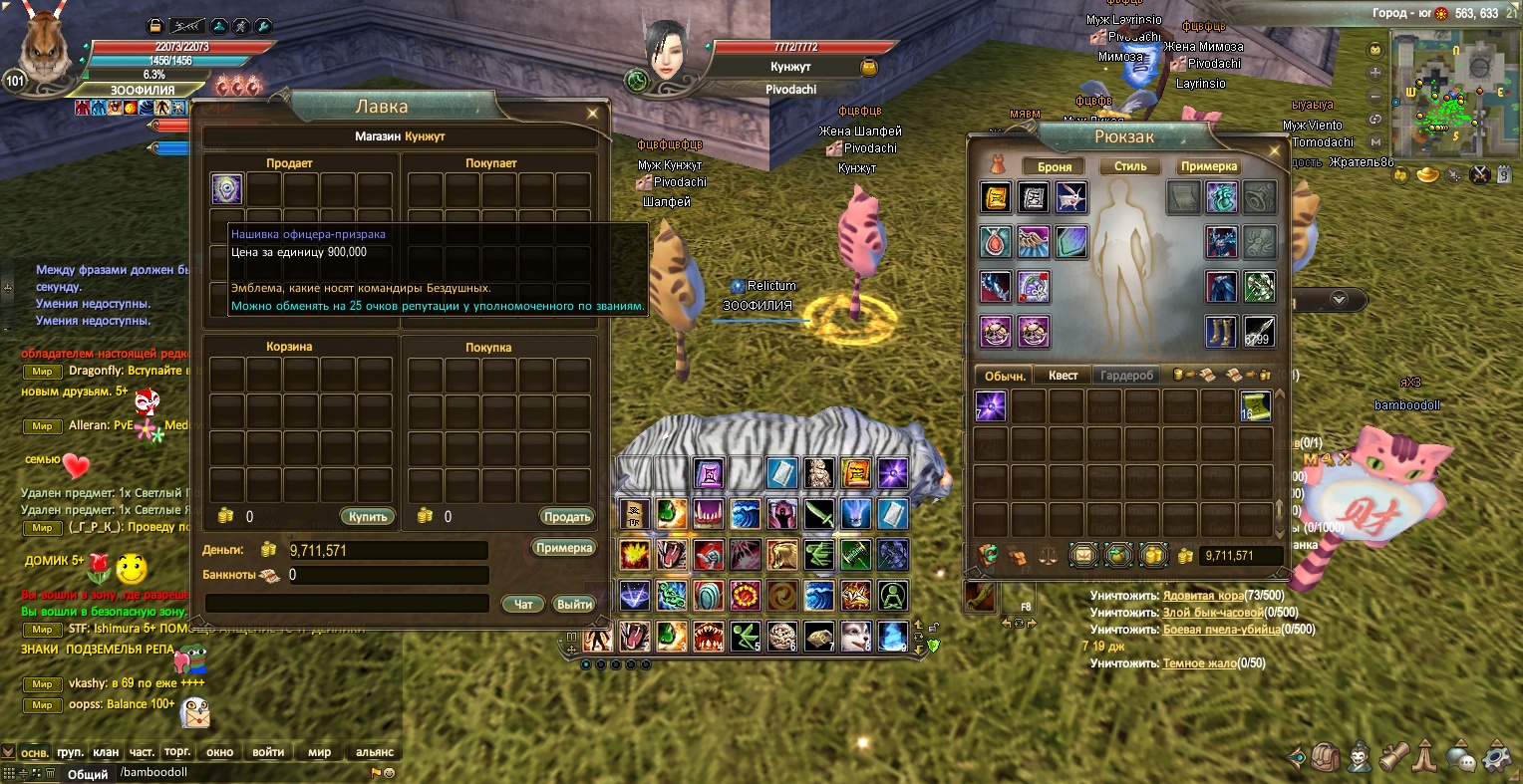
Task: Switch to the Стиль tab
Action: tap(1130, 166)
